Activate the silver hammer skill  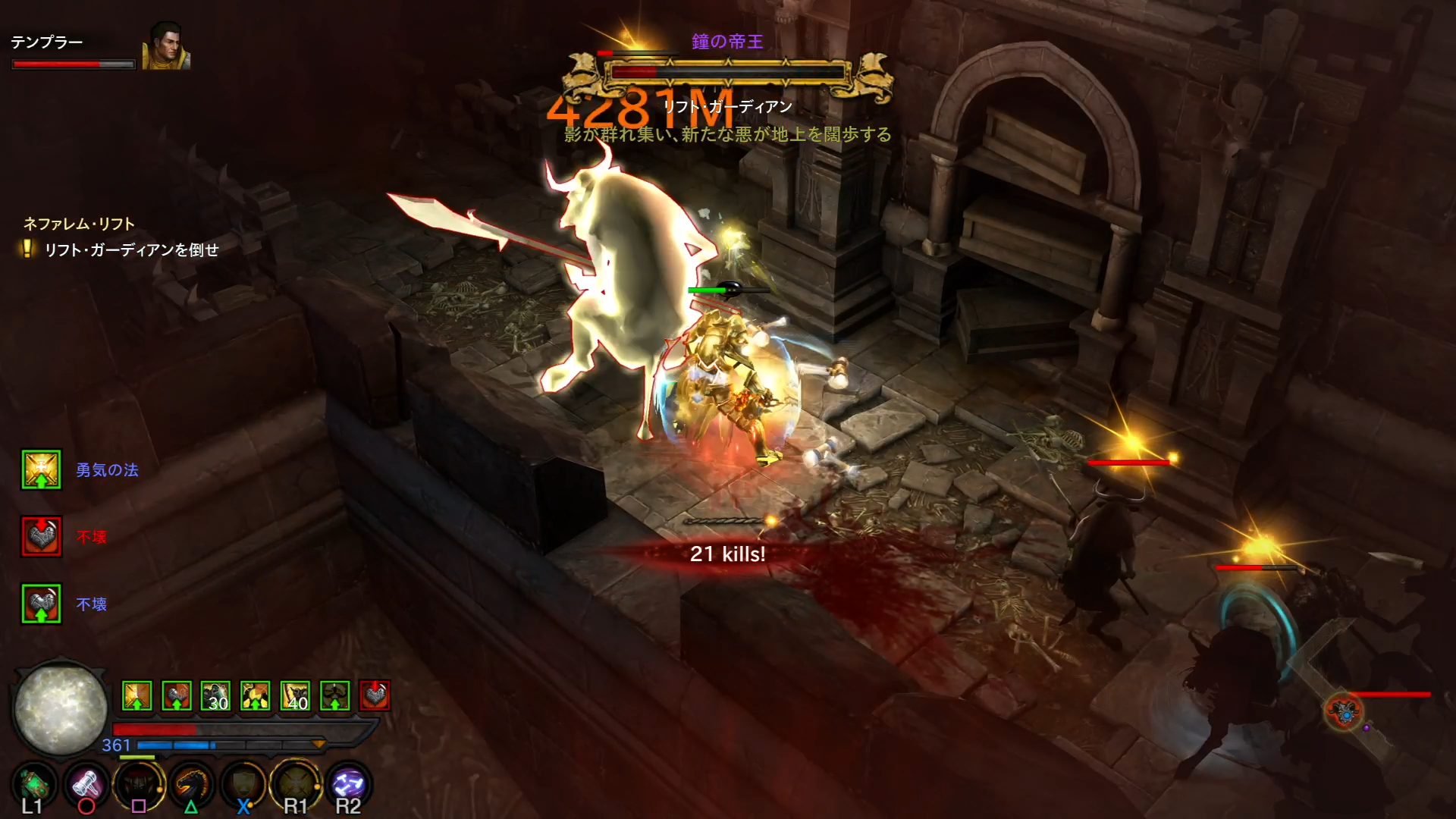click(86, 786)
